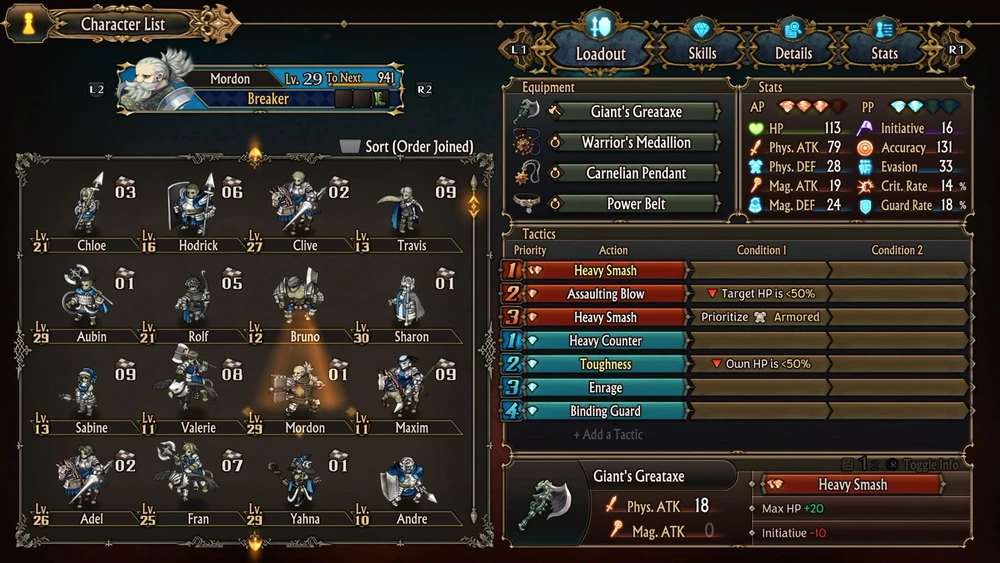Screen dimensions: 1000x563
Task: Add a new tactic
Action: [608, 435]
